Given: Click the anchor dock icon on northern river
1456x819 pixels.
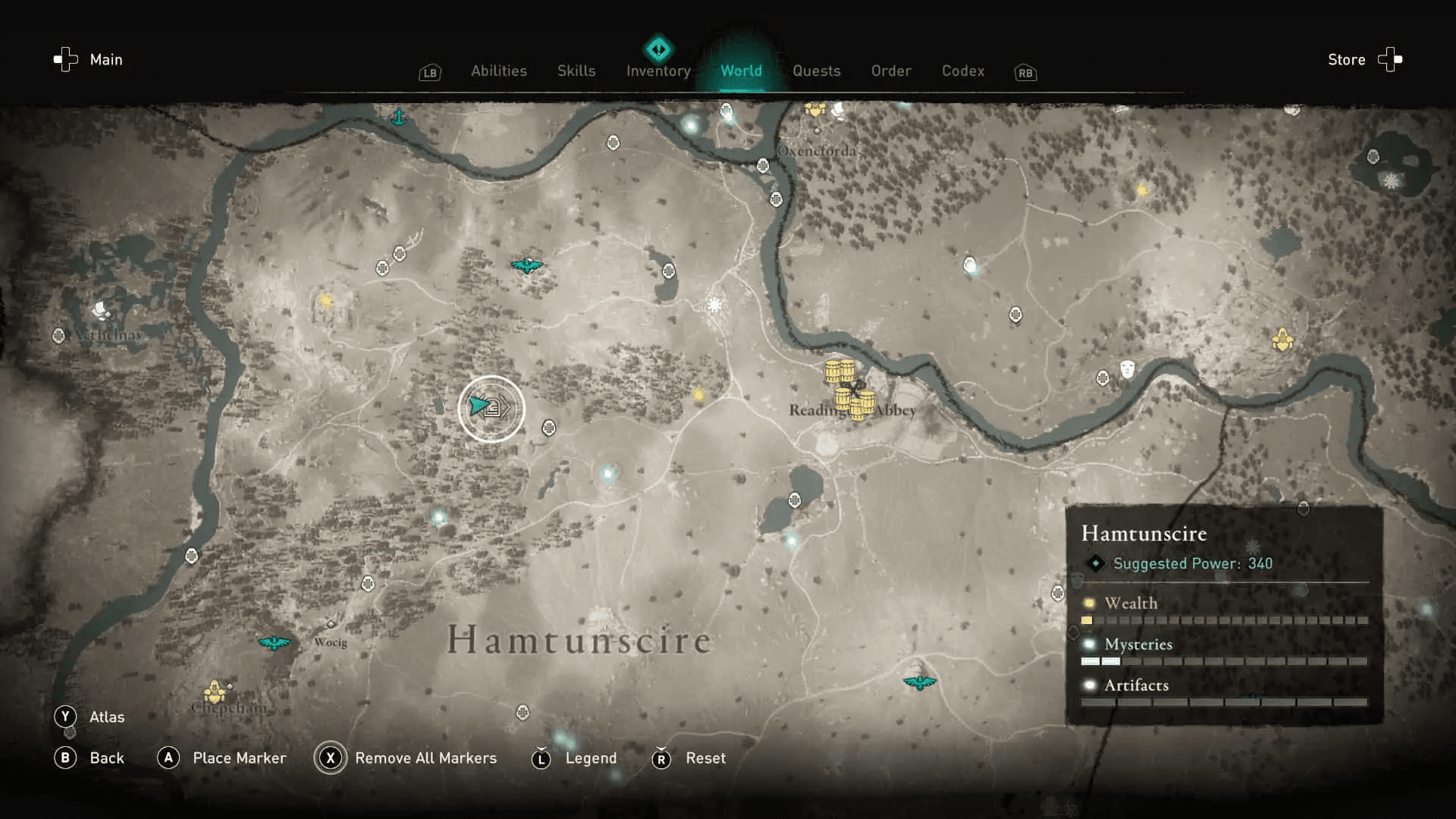Looking at the screenshot, I should [x=400, y=116].
